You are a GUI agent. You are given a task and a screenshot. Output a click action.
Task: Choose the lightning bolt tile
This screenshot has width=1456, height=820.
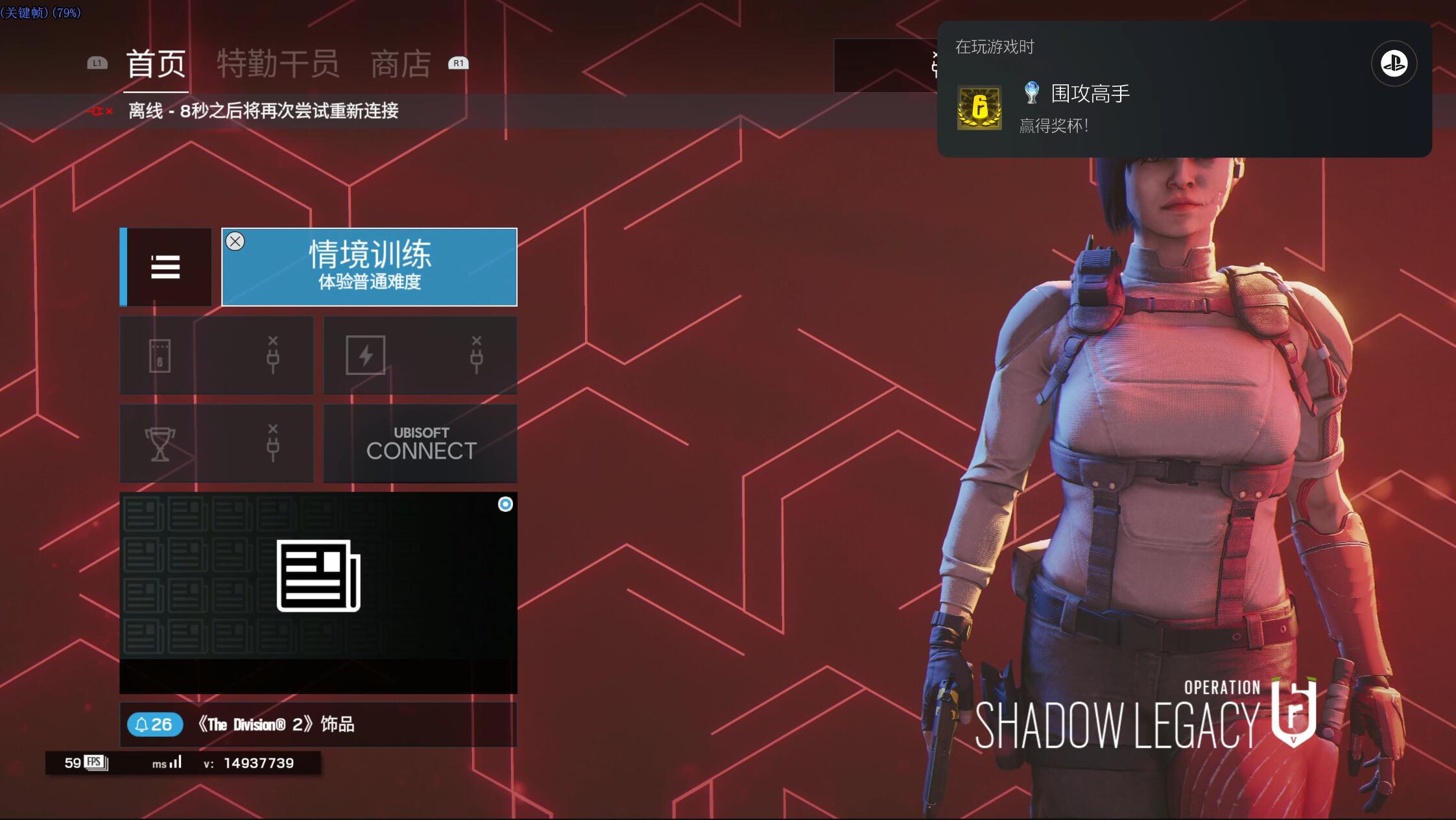(x=420, y=355)
